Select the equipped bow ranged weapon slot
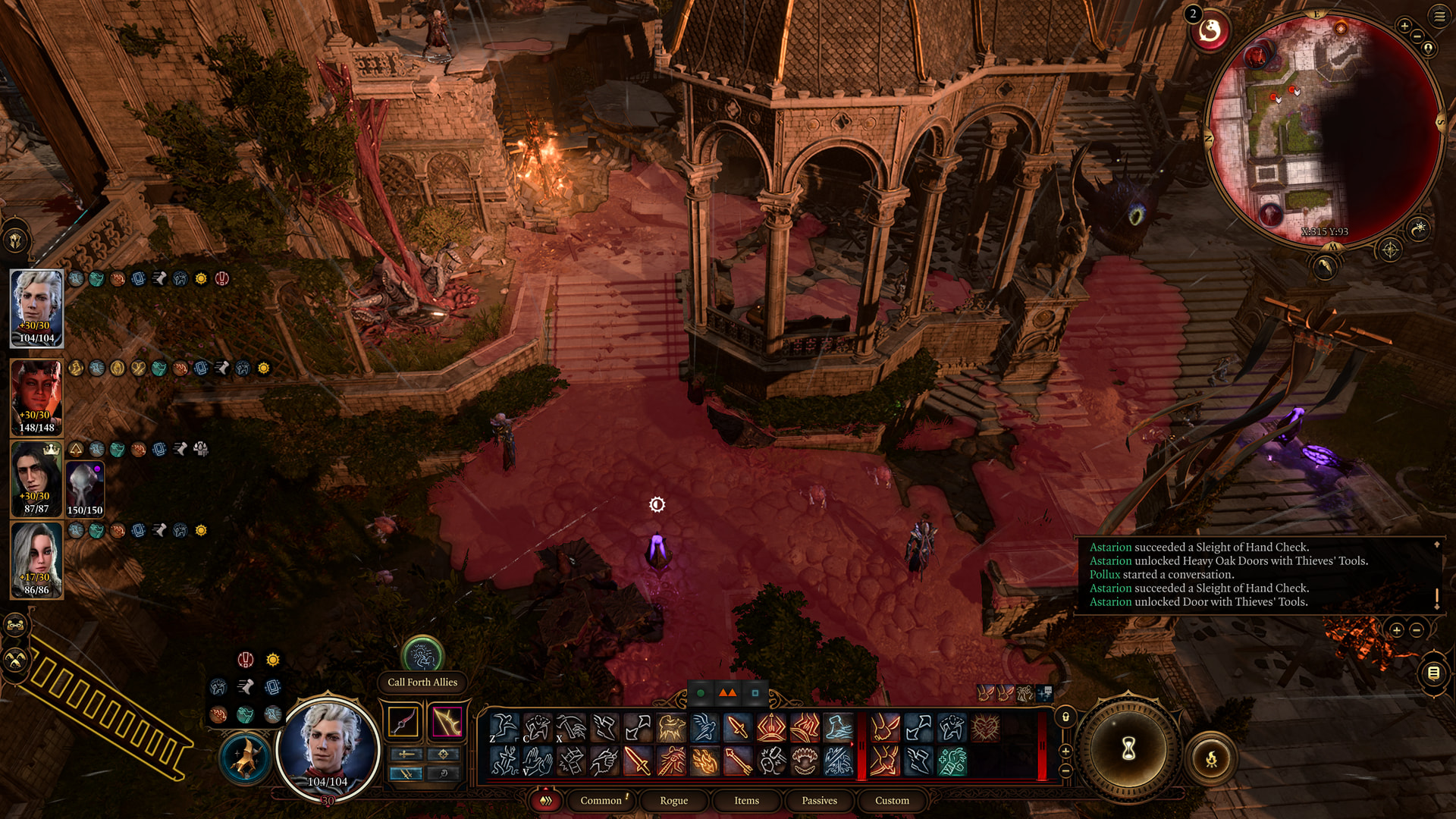 tap(447, 722)
